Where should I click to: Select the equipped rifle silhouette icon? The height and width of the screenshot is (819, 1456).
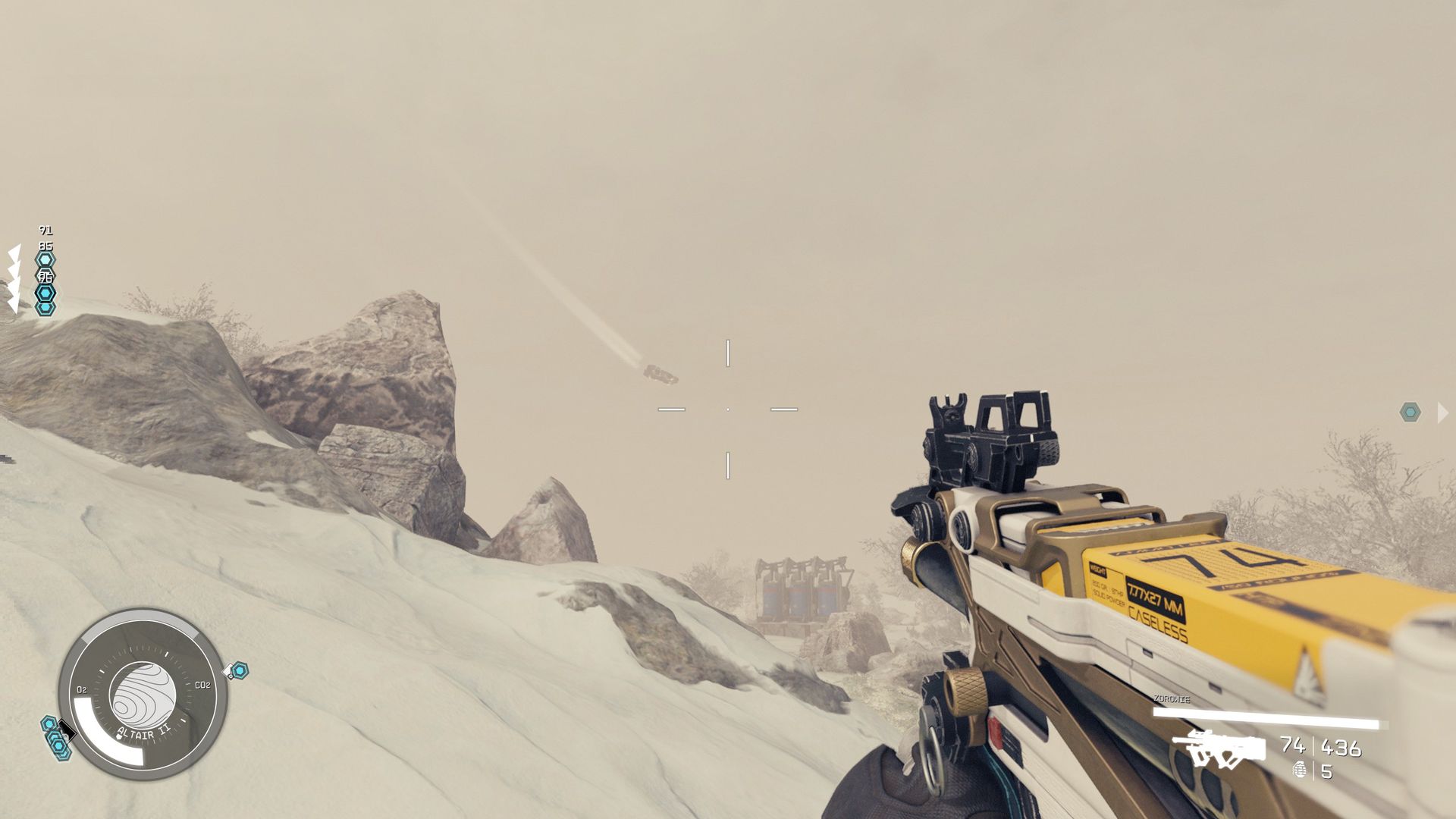pyautogui.click(x=1219, y=749)
